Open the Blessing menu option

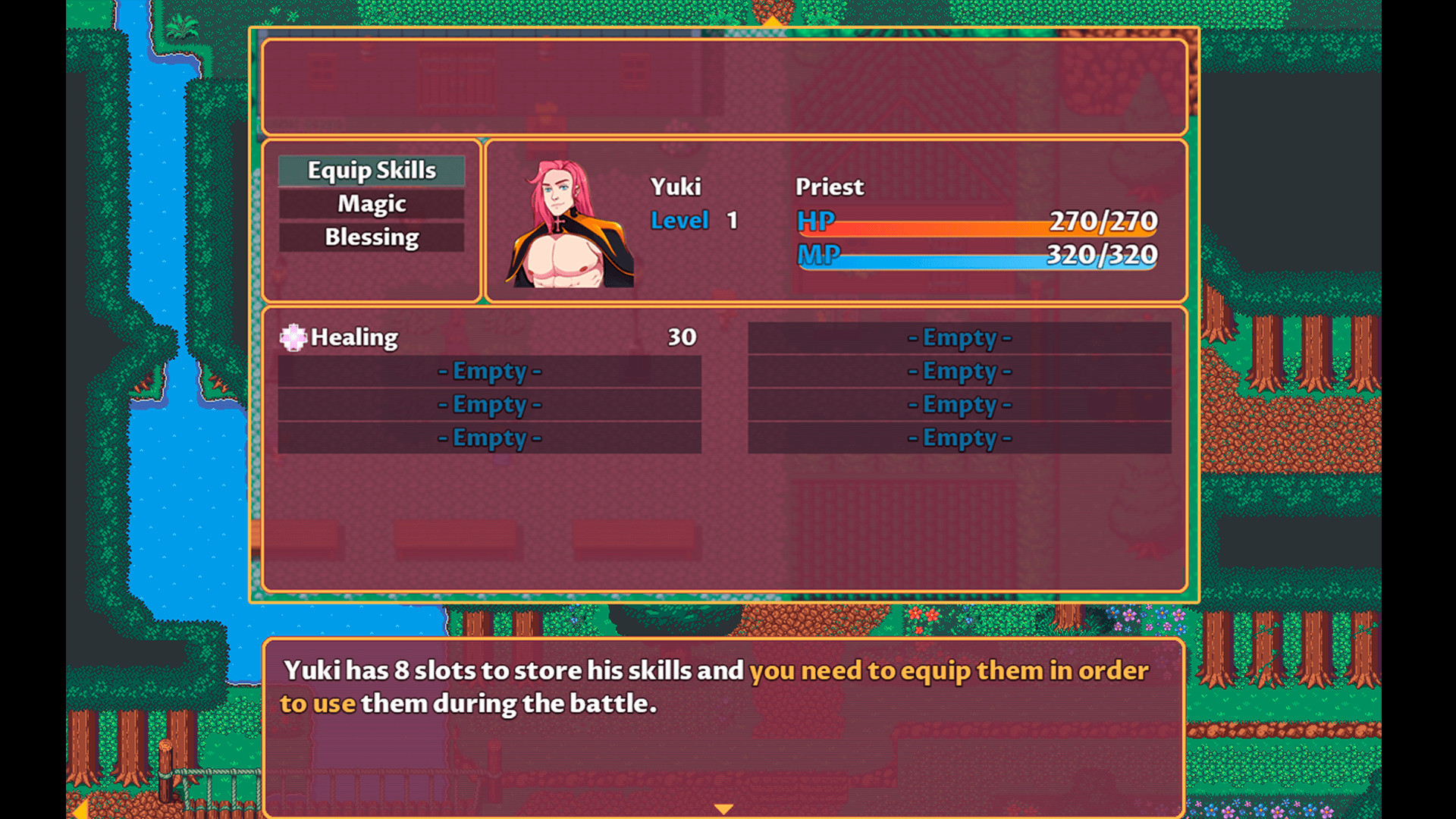(x=371, y=237)
